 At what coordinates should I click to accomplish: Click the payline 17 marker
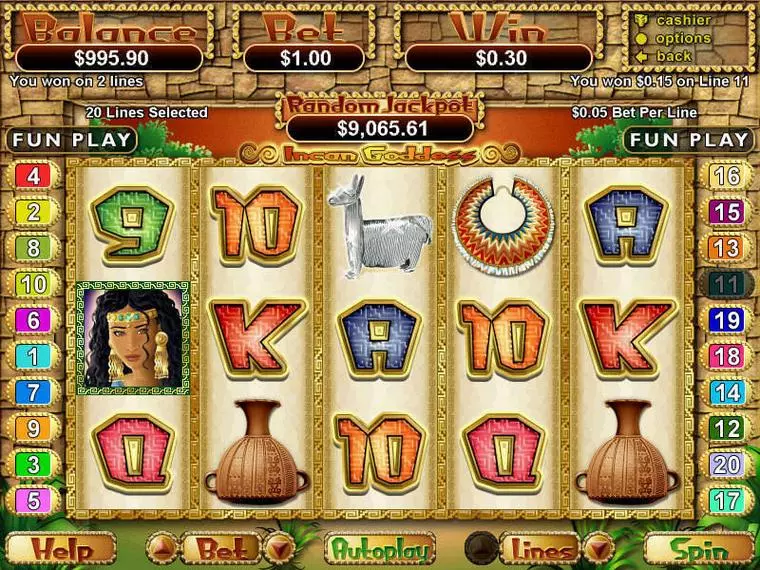coord(727,500)
